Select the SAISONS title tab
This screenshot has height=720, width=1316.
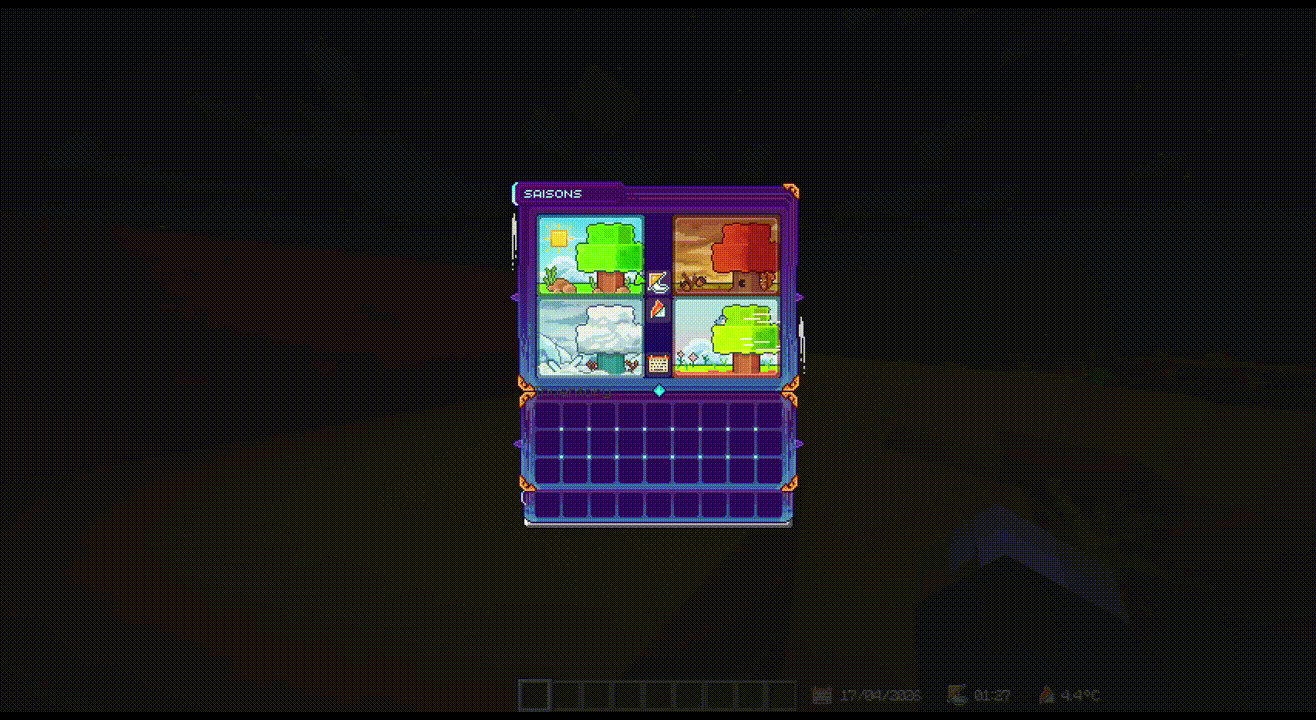click(553, 193)
